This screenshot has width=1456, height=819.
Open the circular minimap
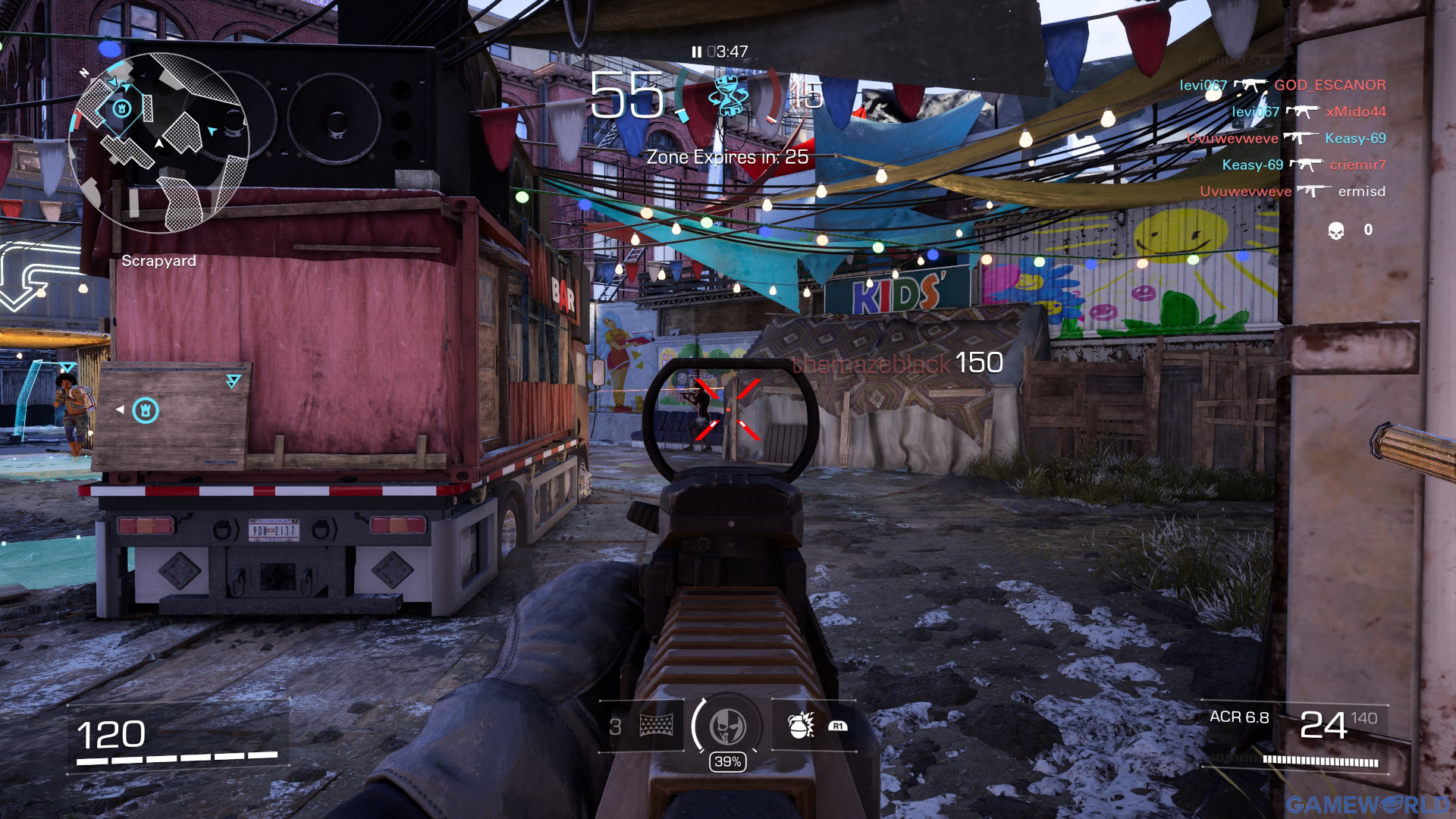coord(158,143)
